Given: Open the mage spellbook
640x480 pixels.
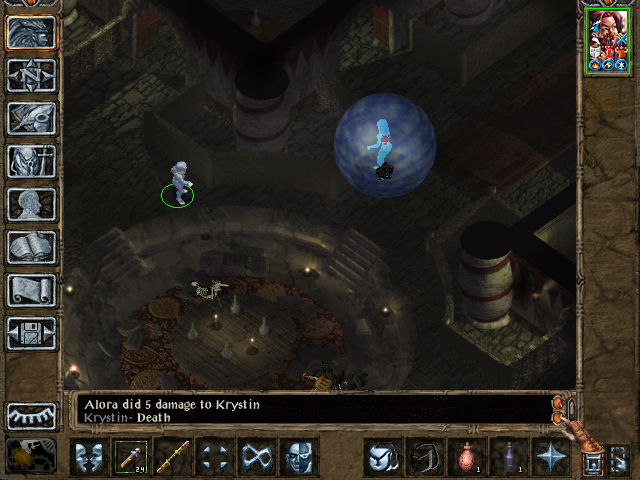Looking at the screenshot, I should click(32, 247).
